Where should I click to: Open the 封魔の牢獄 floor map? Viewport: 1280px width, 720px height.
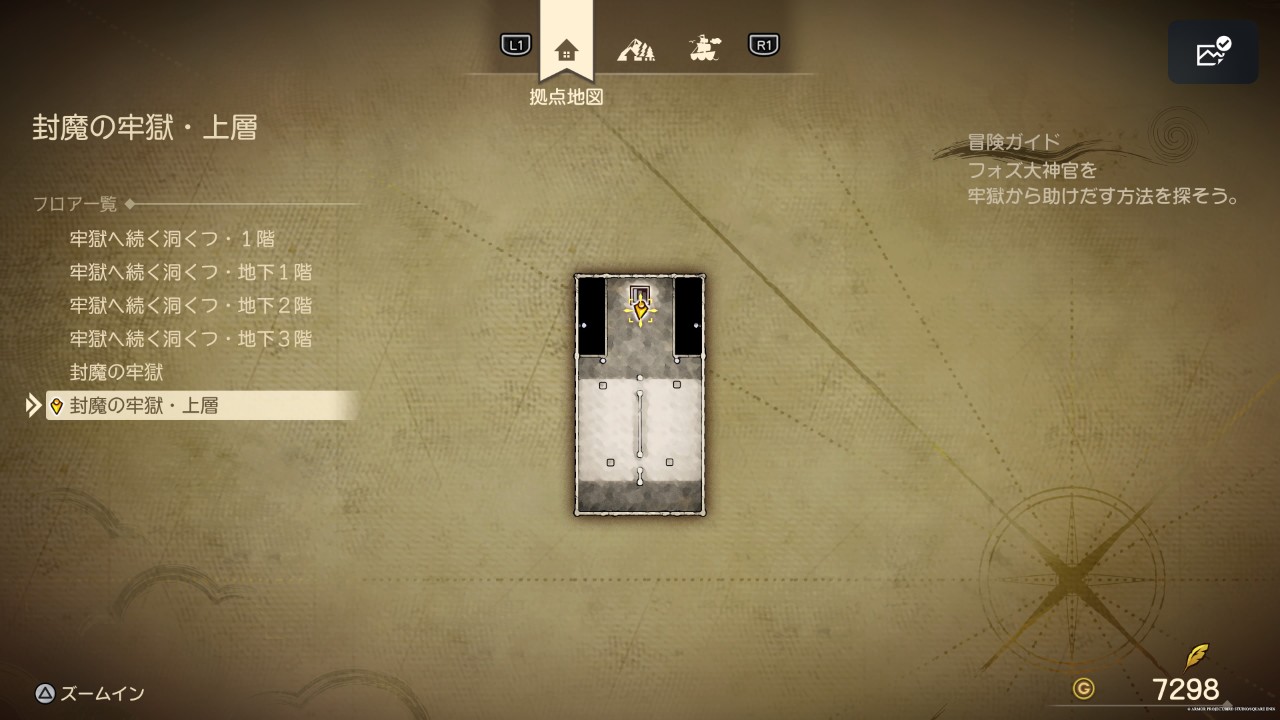tap(117, 372)
